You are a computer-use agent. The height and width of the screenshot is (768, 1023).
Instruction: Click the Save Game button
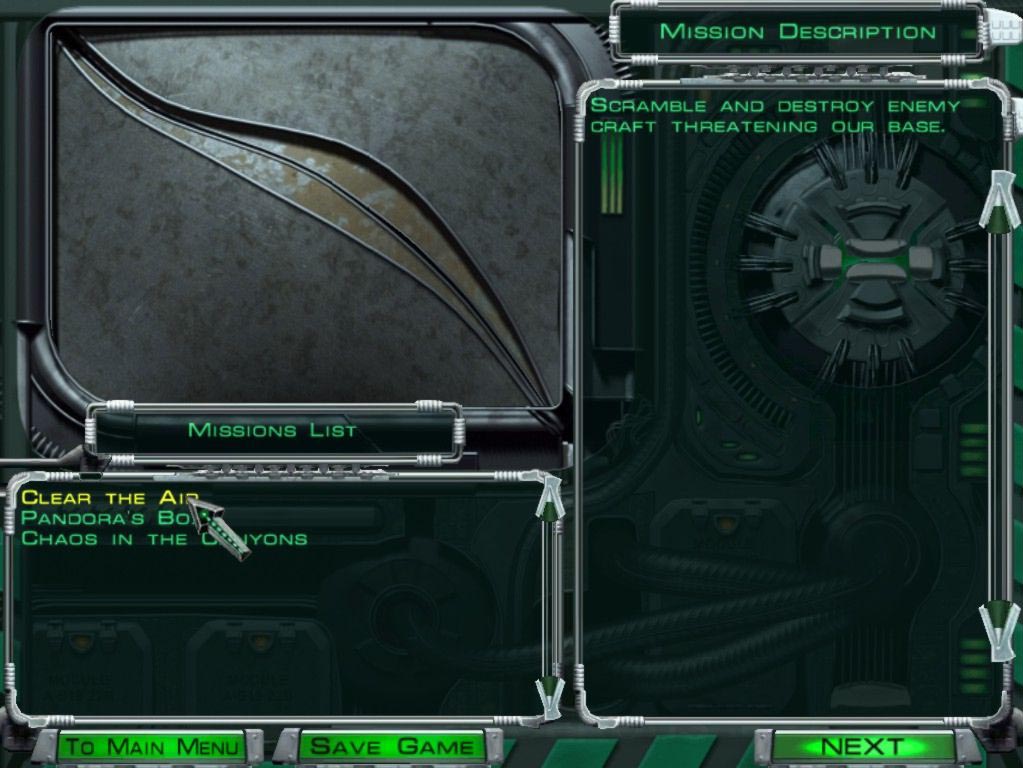[392, 747]
